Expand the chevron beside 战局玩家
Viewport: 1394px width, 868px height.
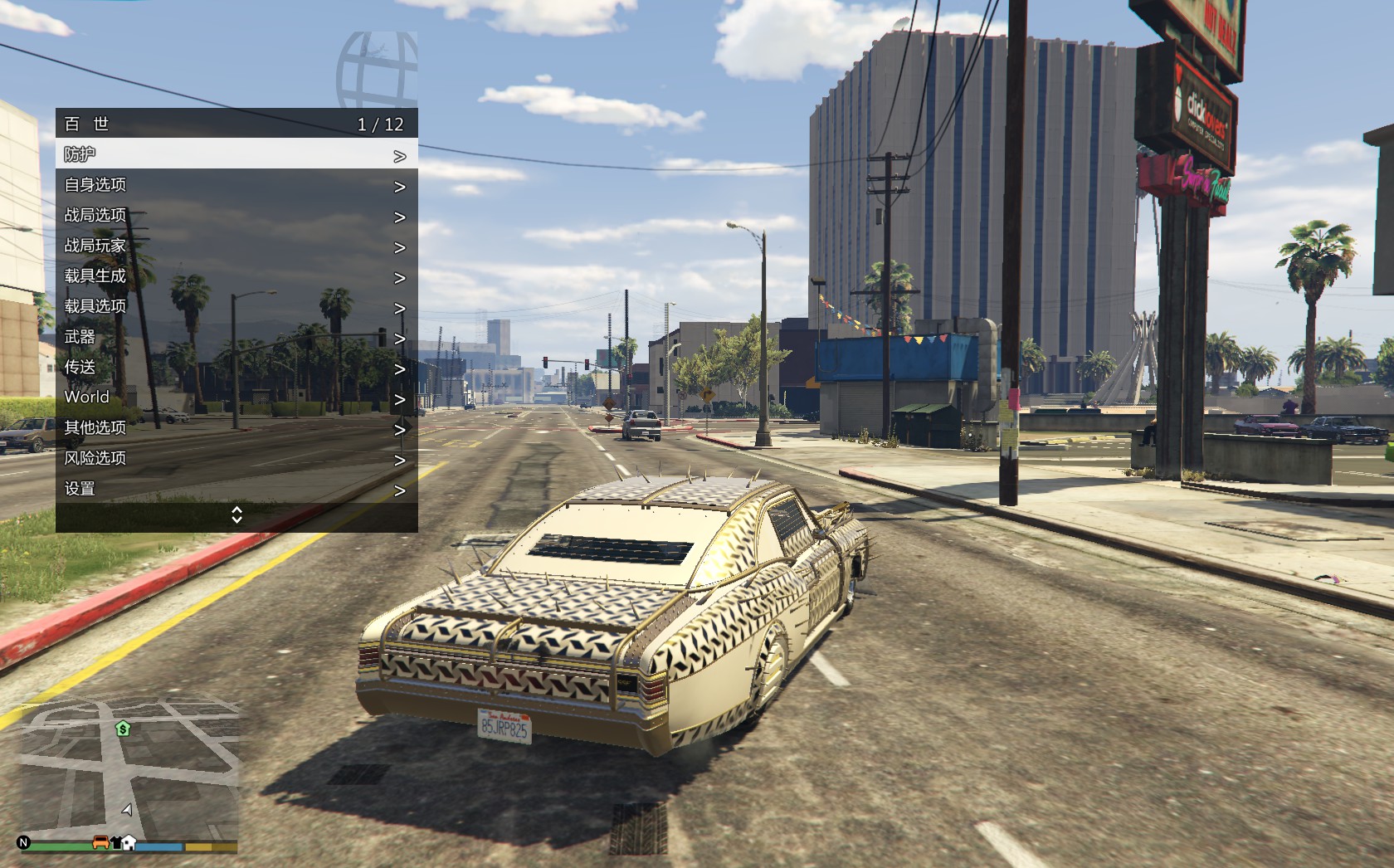401,246
